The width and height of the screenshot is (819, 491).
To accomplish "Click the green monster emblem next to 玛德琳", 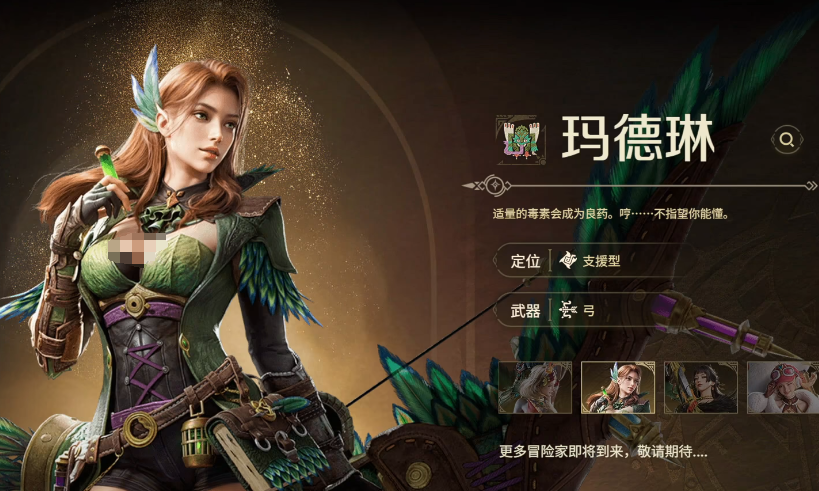I will tap(519, 138).
